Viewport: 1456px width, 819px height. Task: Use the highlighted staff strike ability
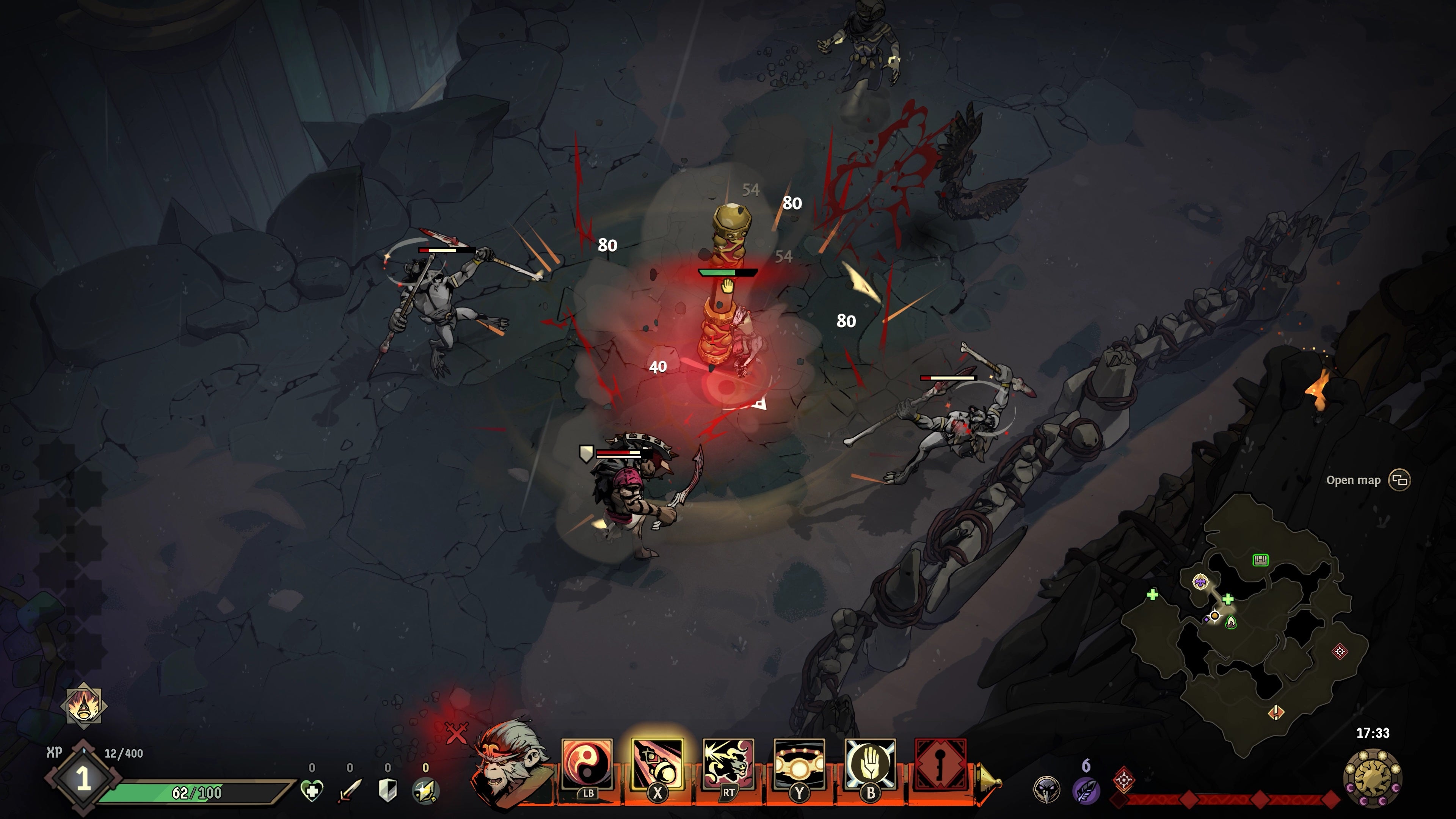point(657,764)
